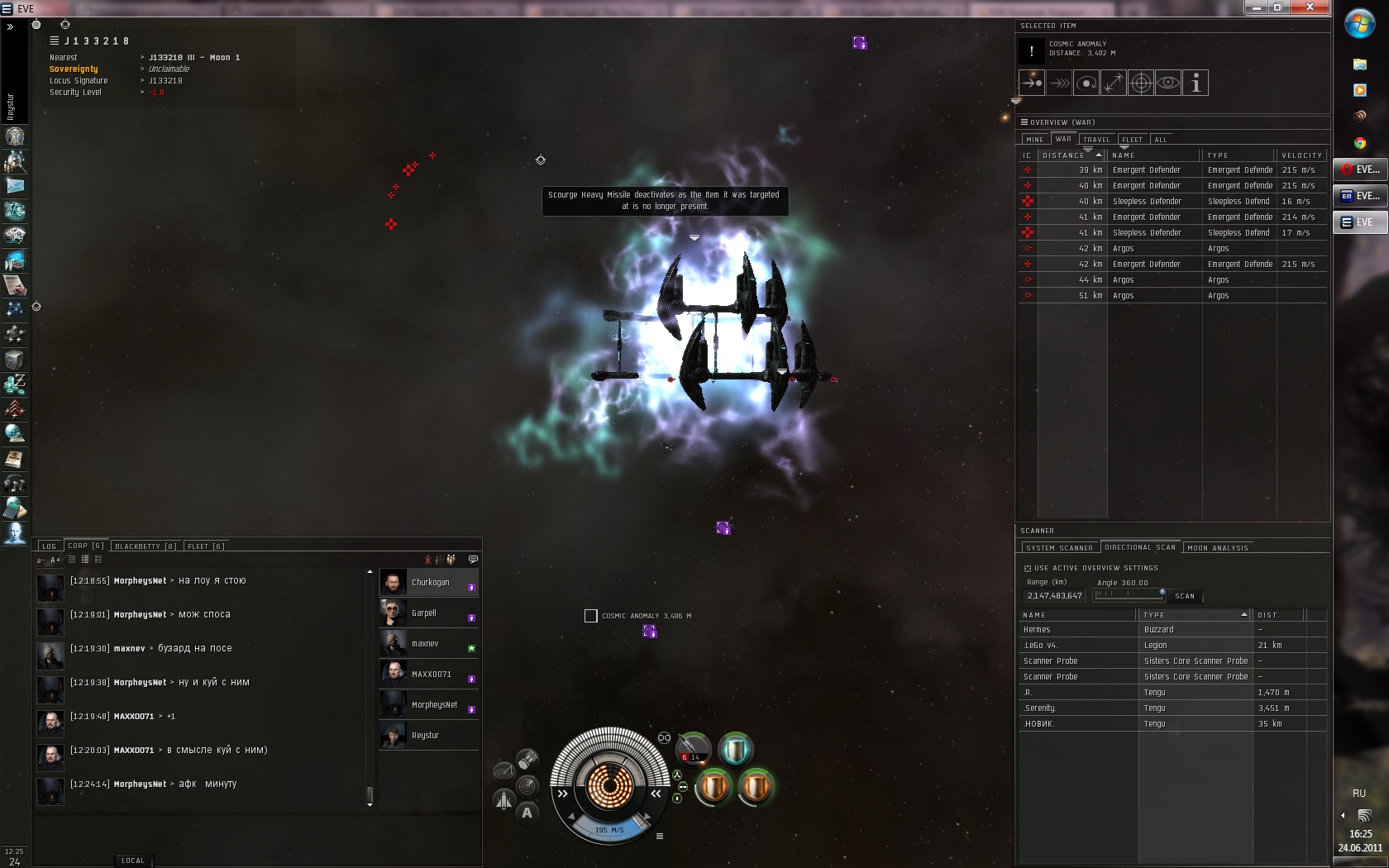Close the EVE game window
The width and height of the screenshot is (1389, 868).
(1310, 7)
